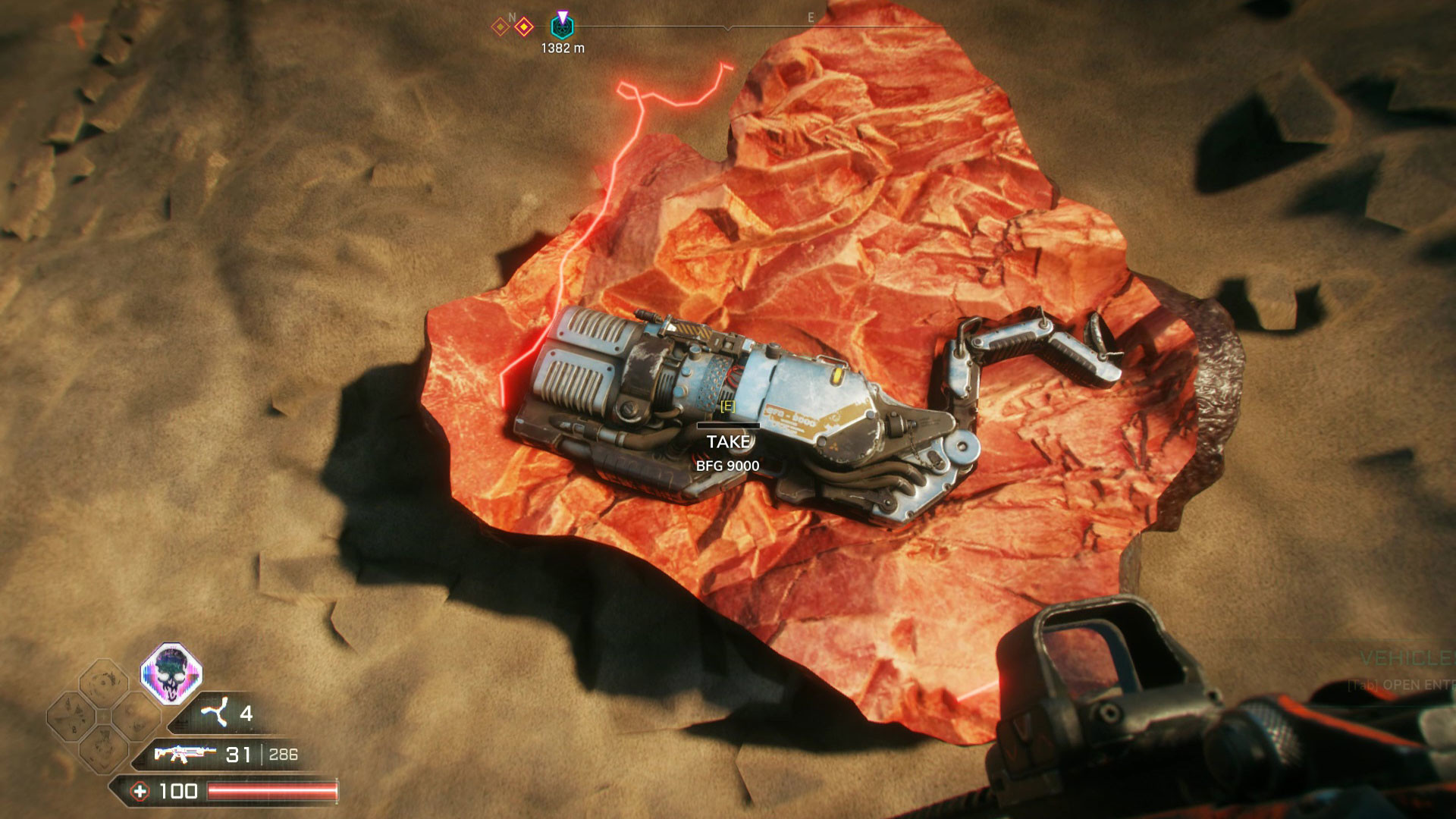Click the bright yellow diamond compass marker
The height and width of the screenshot is (819, 1456).
click(523, 27)
